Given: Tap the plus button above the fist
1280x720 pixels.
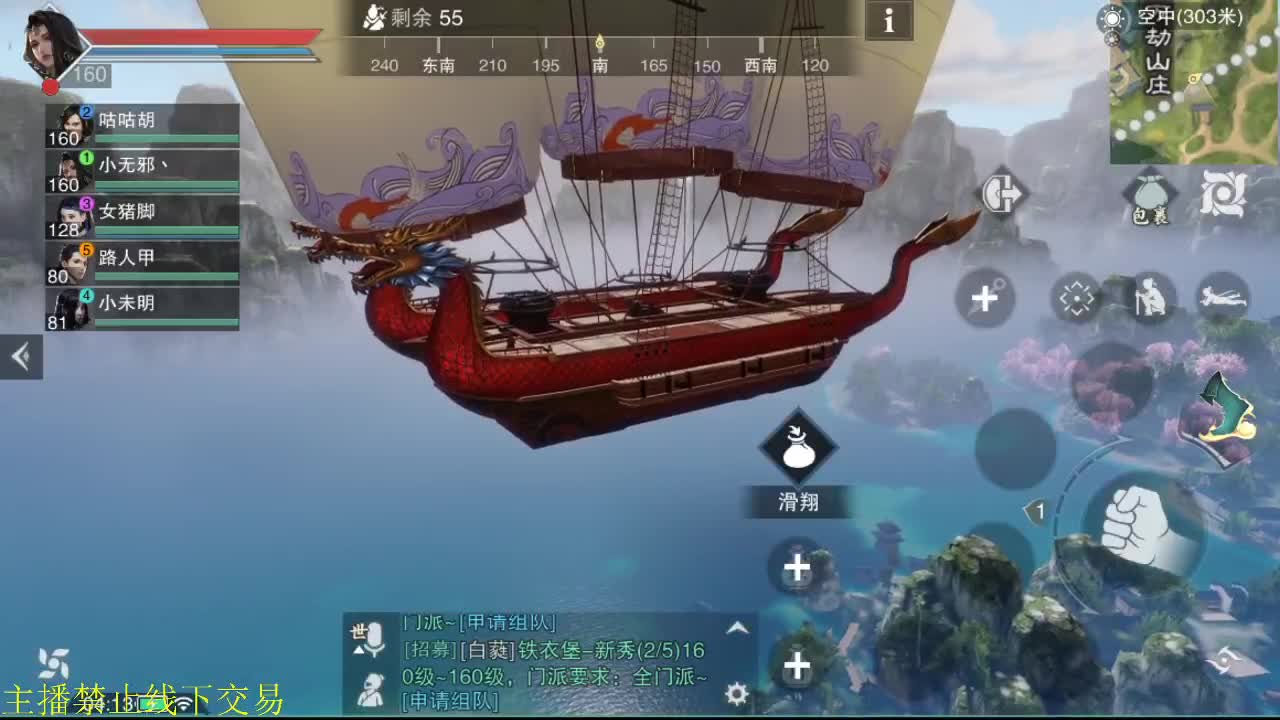Looking at the screenshot, I should tap(797, 567).
